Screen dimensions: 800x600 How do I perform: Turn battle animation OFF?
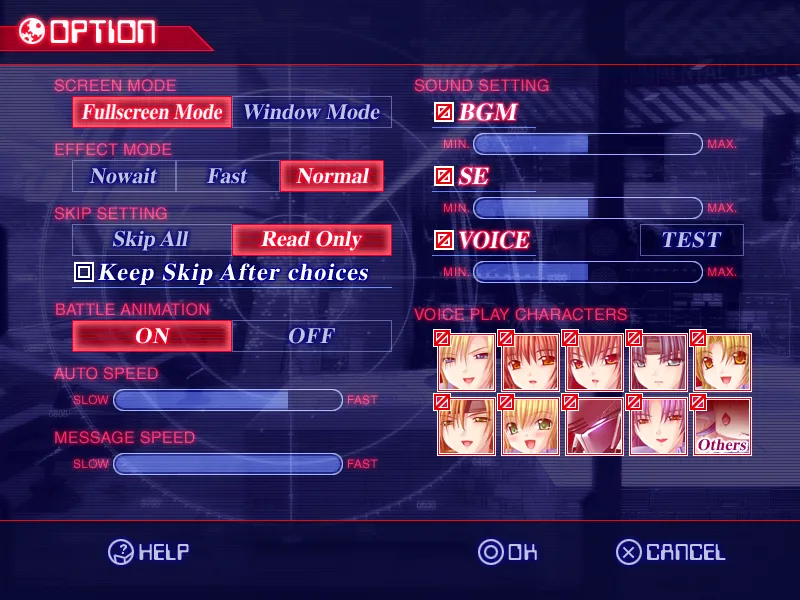coord(311,336)
